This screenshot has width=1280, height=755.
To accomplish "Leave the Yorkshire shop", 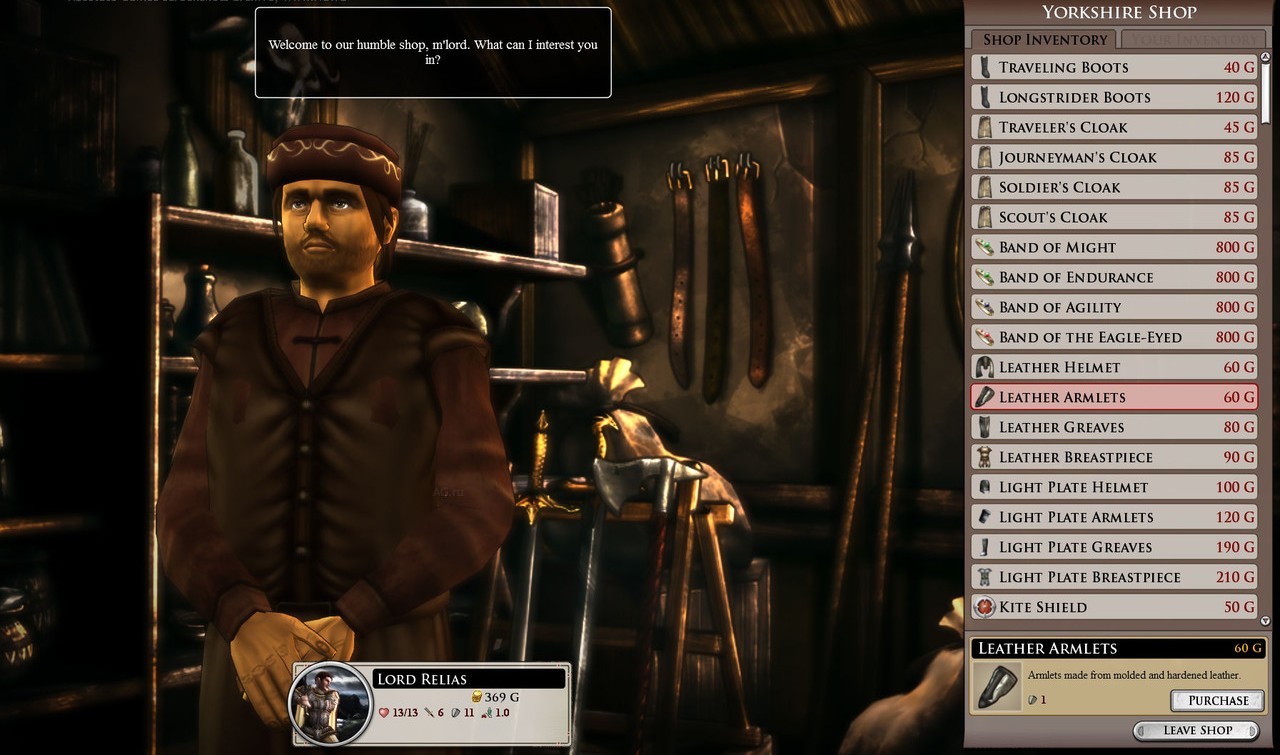I will coord(1197,730).
